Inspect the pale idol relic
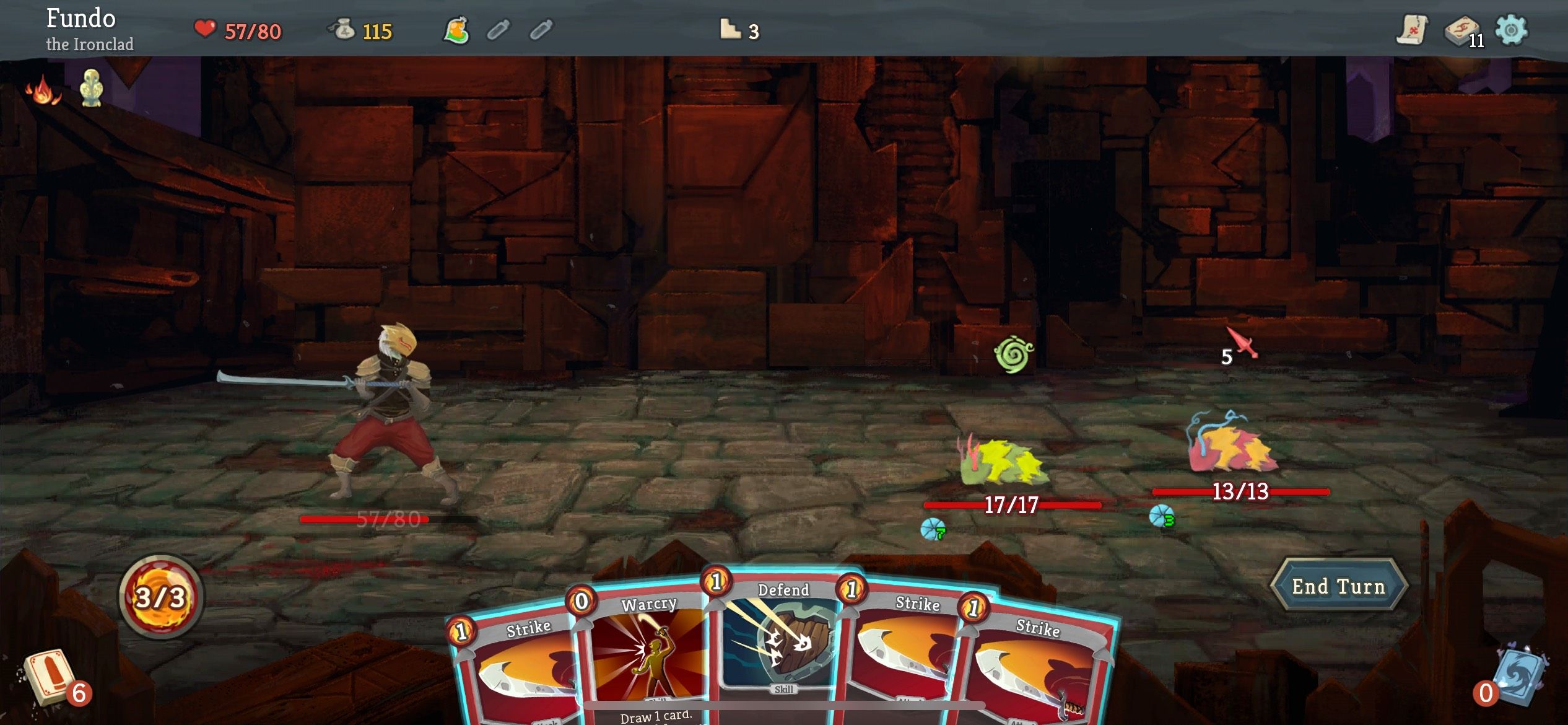Screen dimensions: 1568x725 tap(92, 88)
